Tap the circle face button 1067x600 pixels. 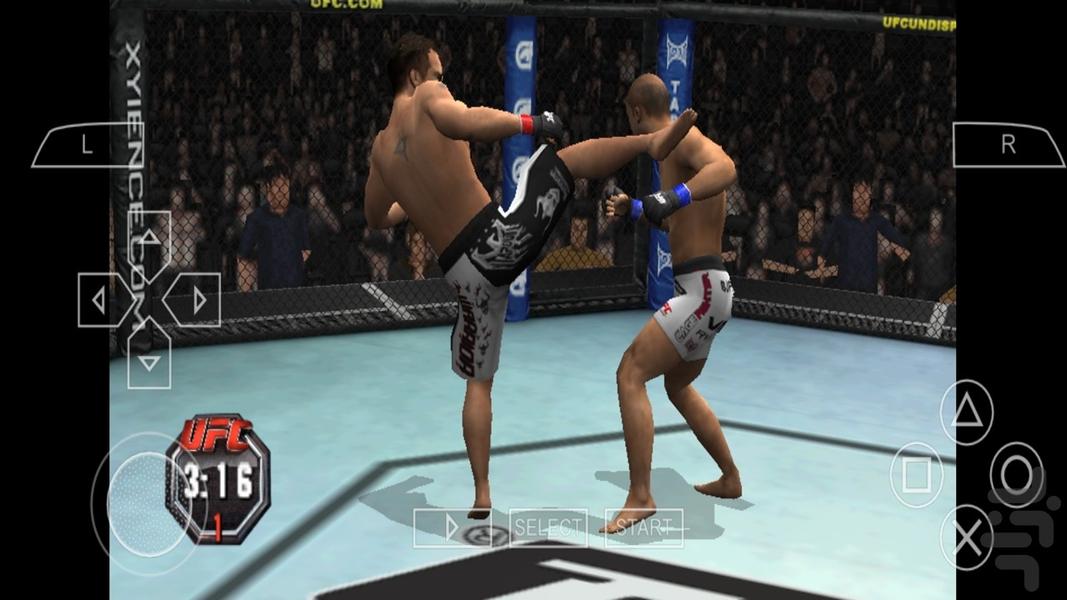(1017, 474)
